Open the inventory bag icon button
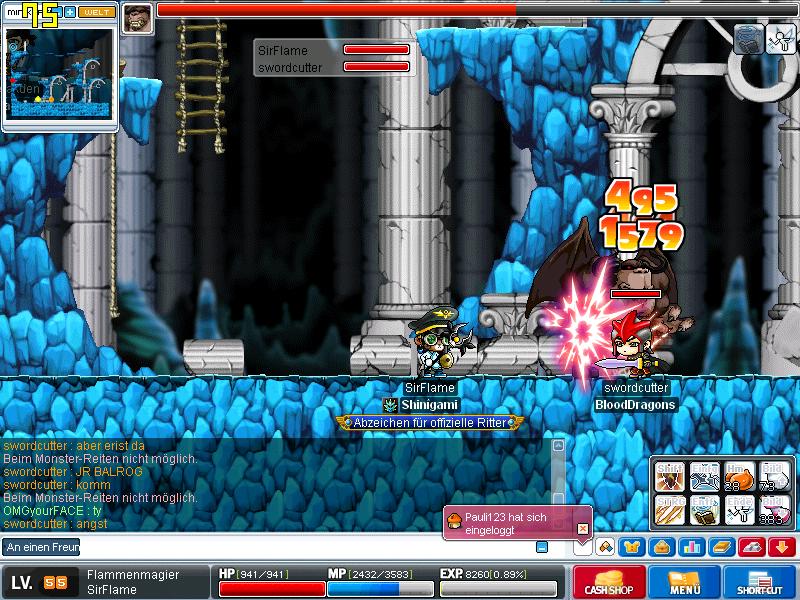 (x=661, y=547)
